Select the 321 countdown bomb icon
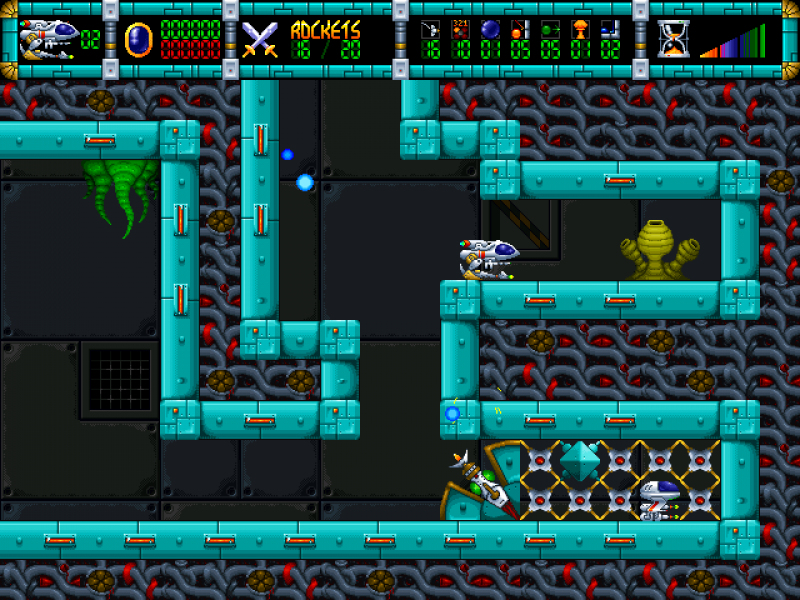This screenshot has width=800, height=600. point(460,29)
